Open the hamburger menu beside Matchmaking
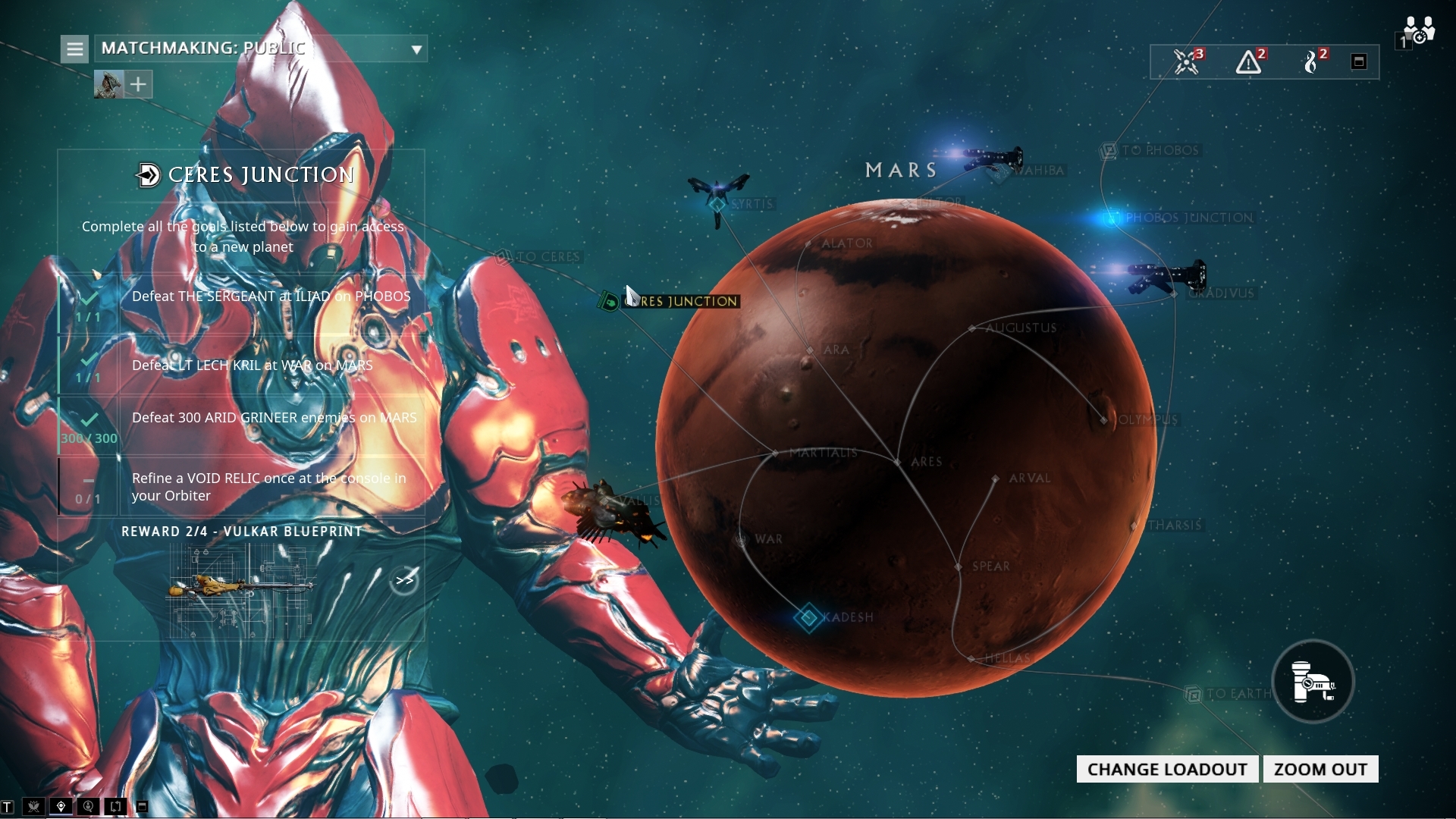 coord(74,48)
